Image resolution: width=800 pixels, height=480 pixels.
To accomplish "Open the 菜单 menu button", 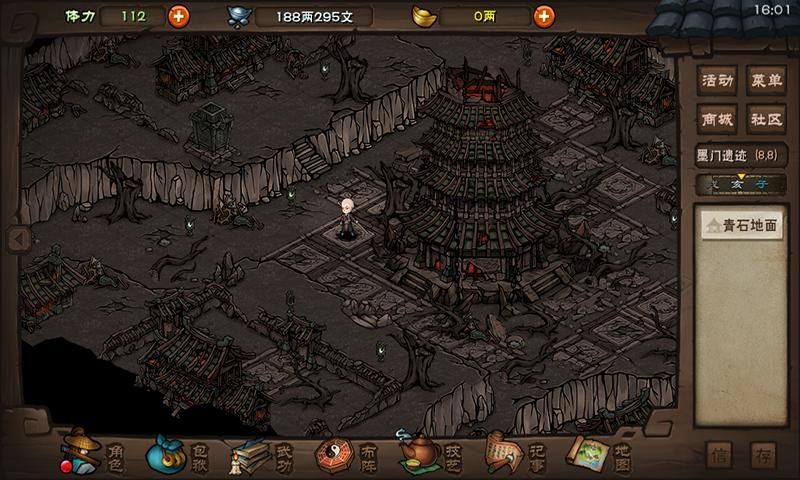I will pyautogui.click(x=766, y=81).
